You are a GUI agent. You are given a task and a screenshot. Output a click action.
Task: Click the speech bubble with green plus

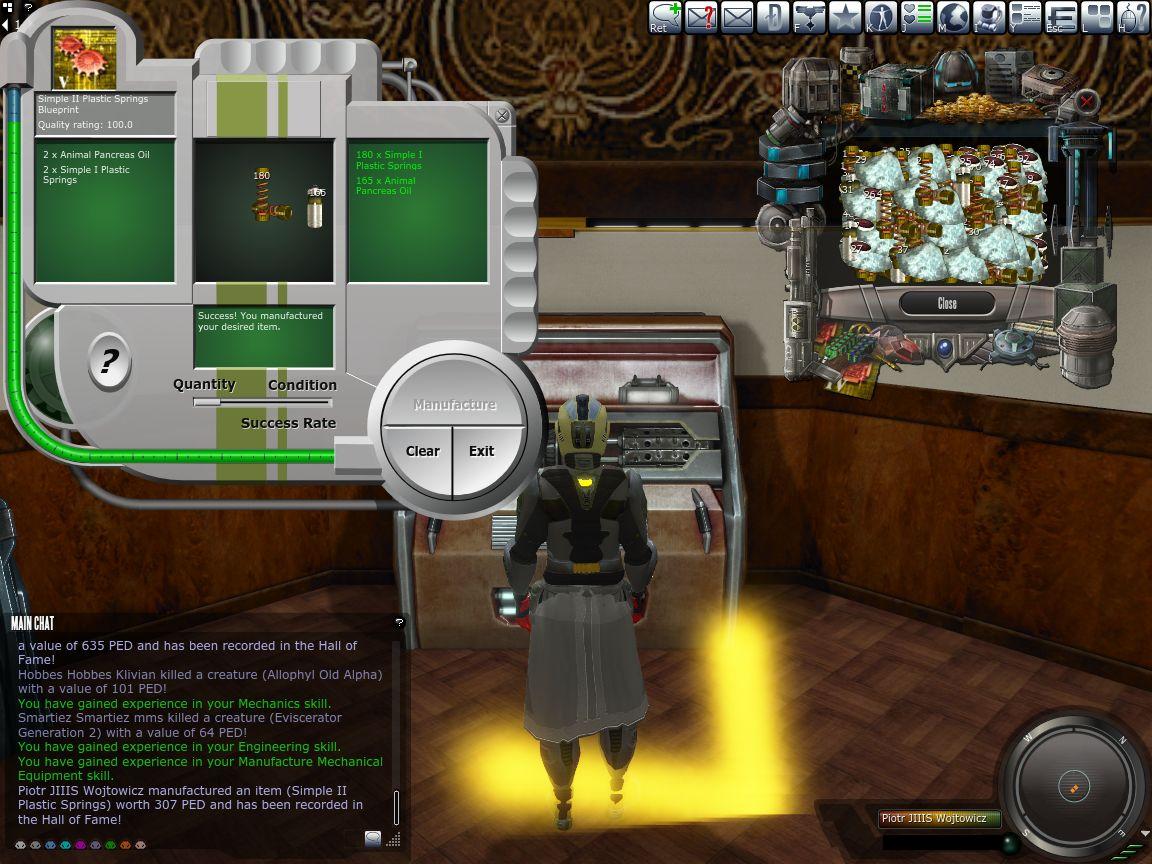click(665, 17)
